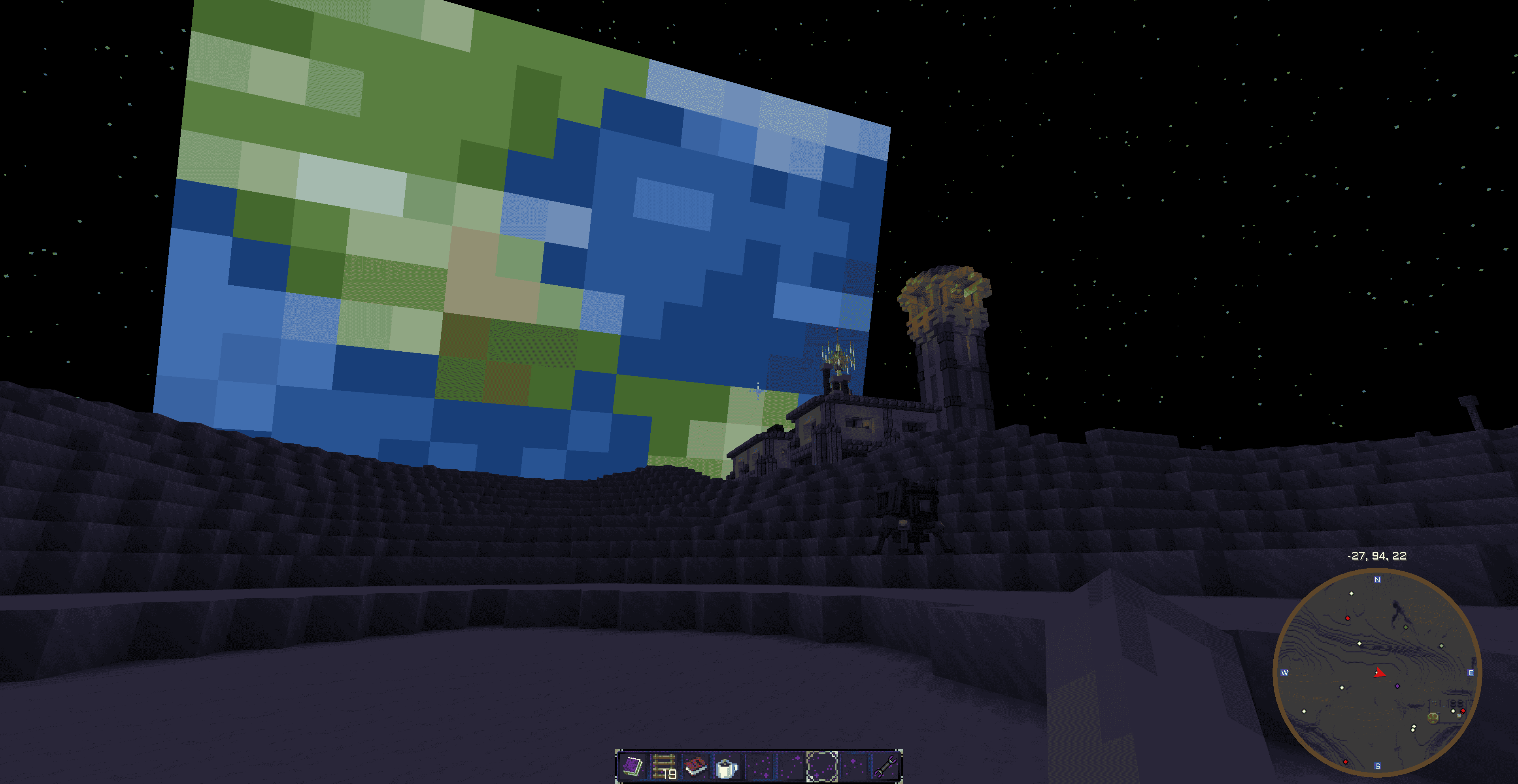Toggle the purple waypoint diamond on minimap

(1397, 686)
